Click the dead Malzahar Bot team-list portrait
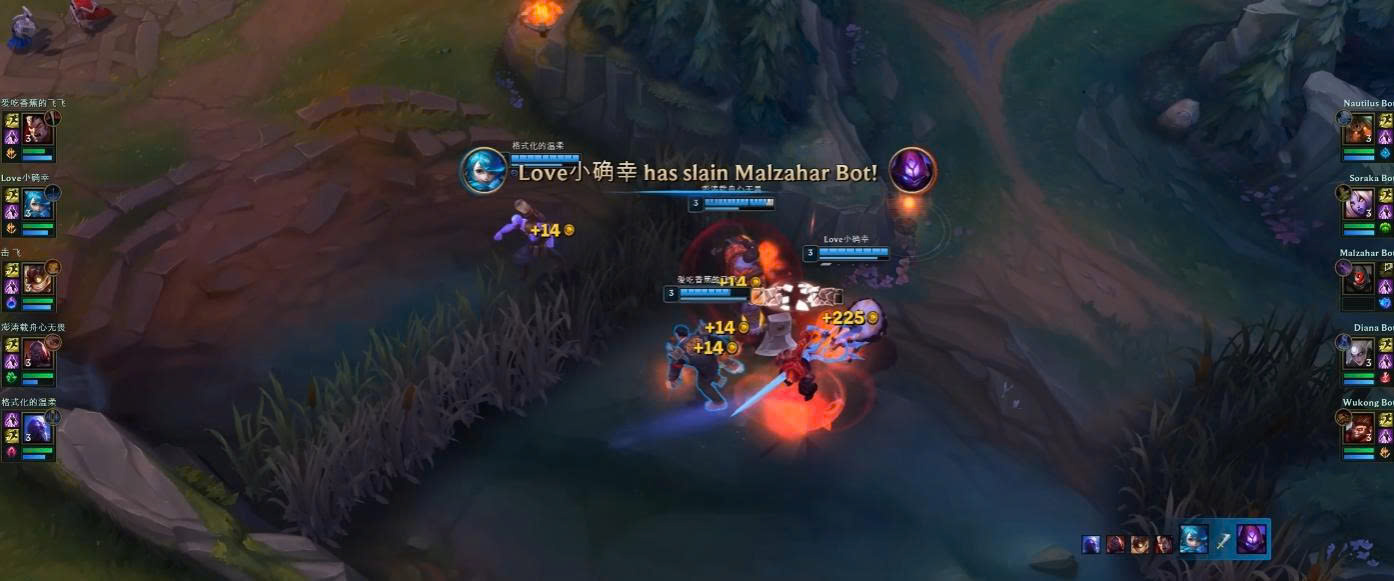 1358,278
